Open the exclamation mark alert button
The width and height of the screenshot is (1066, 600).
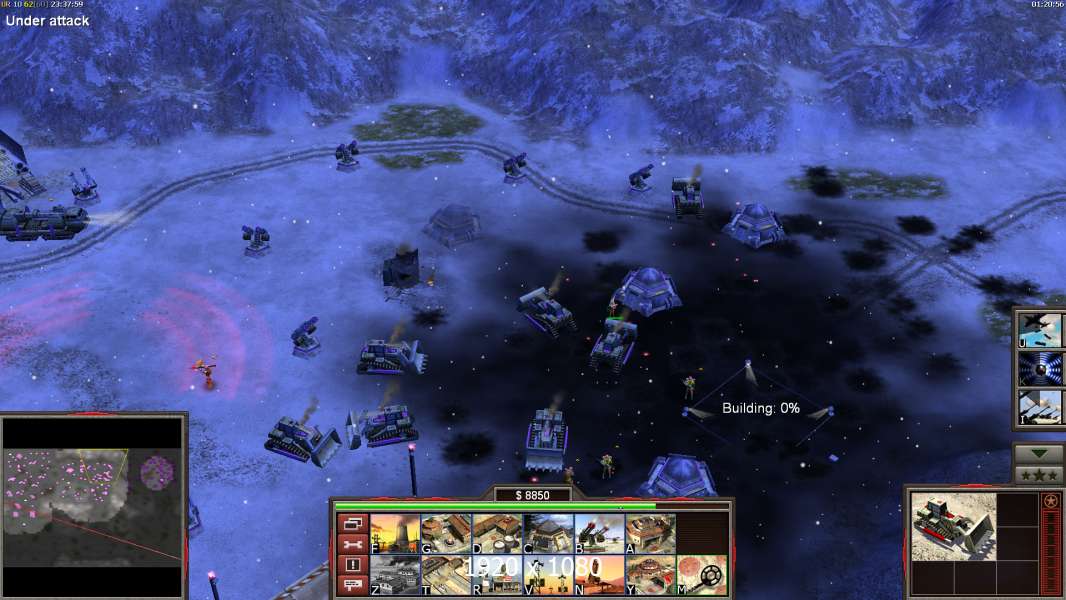[352, 565]
